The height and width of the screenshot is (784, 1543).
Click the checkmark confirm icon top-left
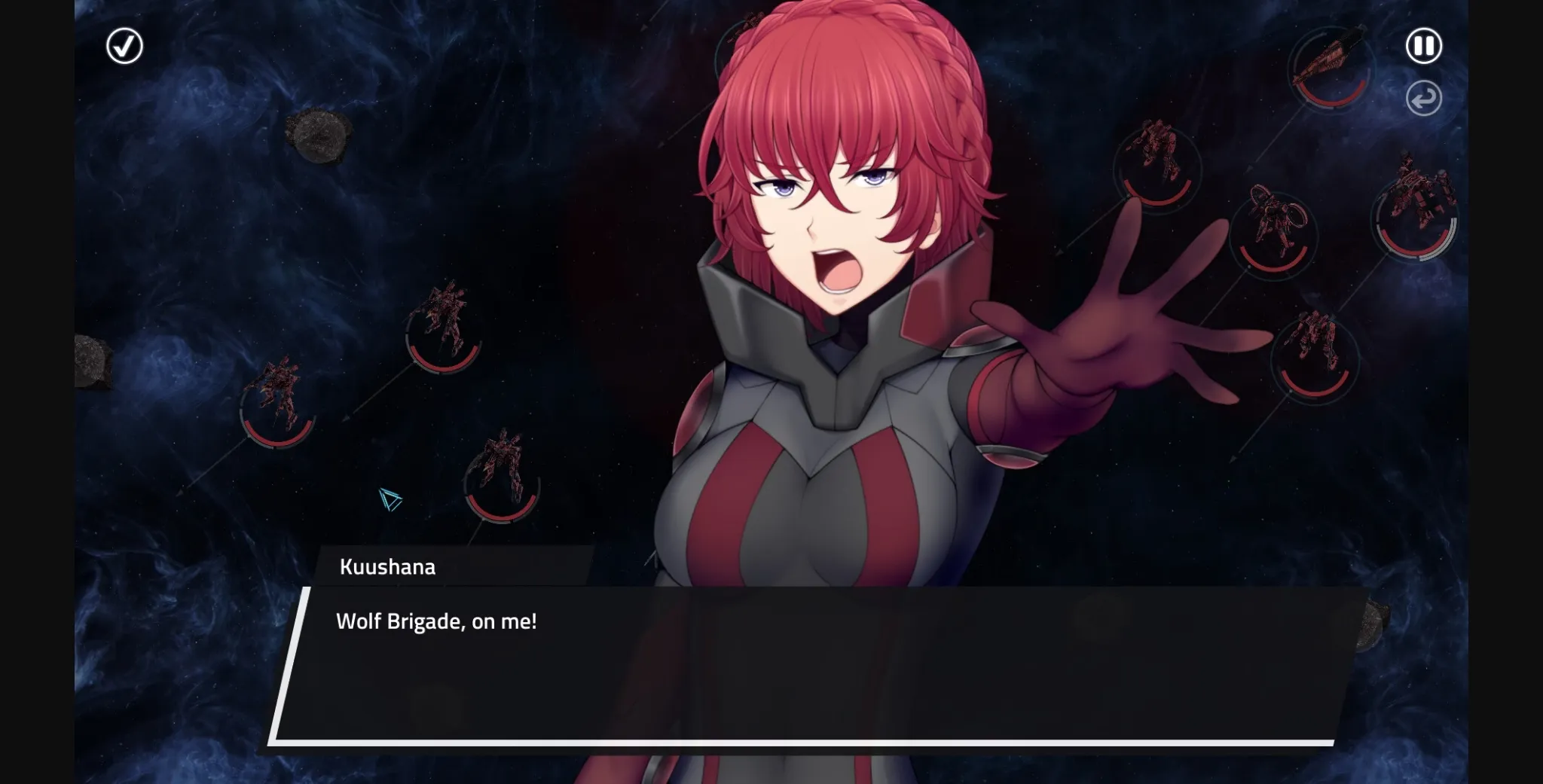point(124,46)
